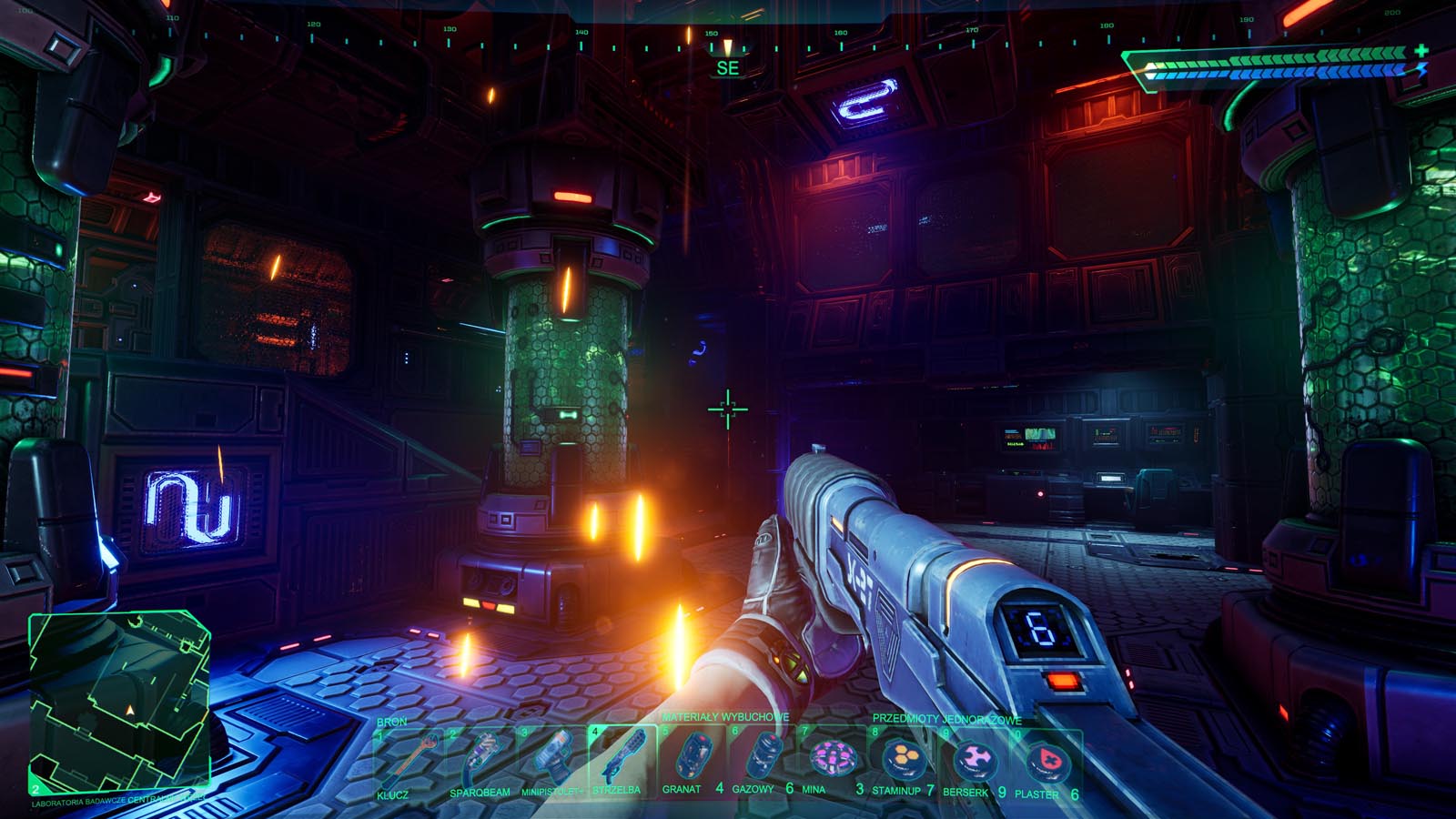This screenshot has height=819, width=1456.
Task: Select the Granat grenade slot
Action: tap(692, 761)
